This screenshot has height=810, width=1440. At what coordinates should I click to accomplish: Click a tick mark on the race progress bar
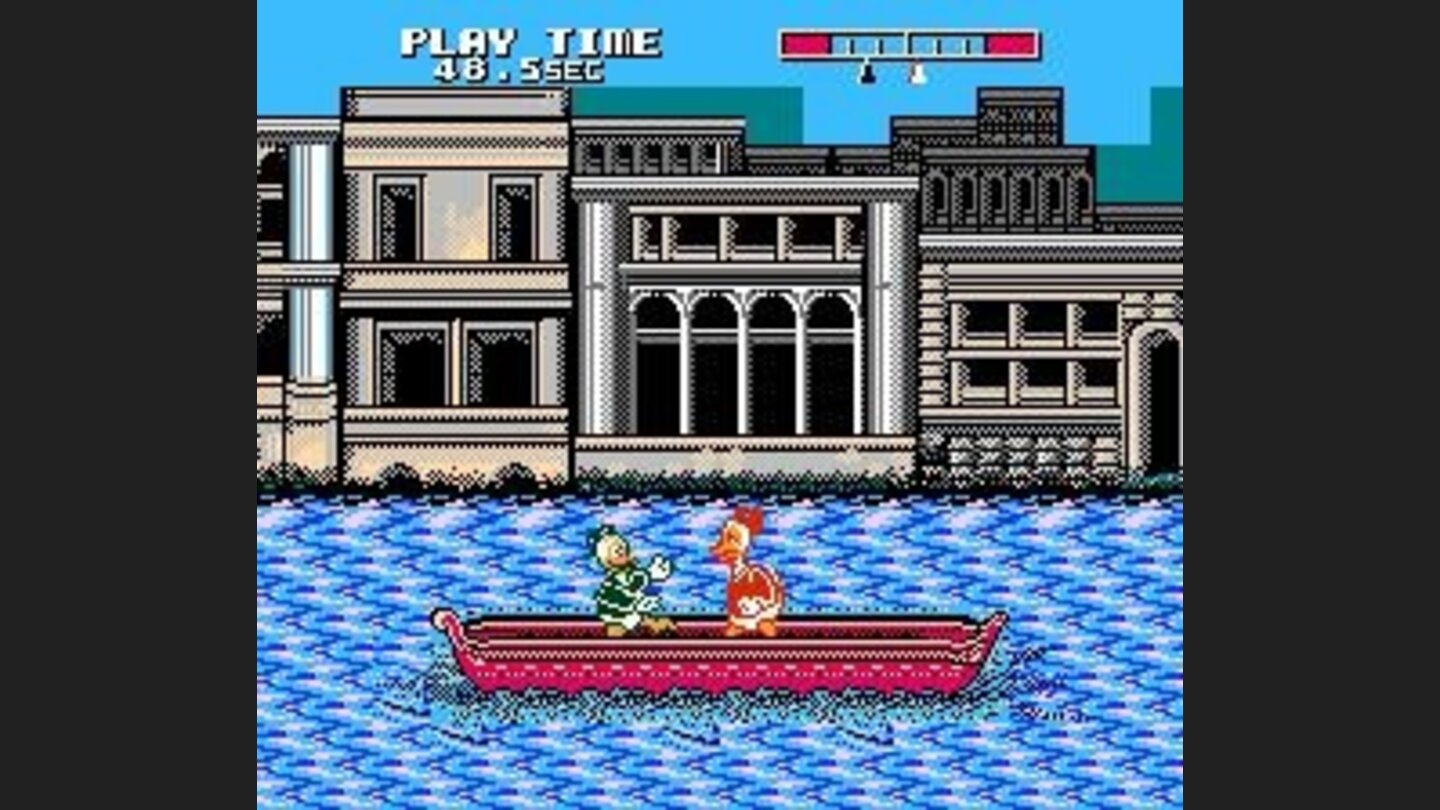point(852,44)
